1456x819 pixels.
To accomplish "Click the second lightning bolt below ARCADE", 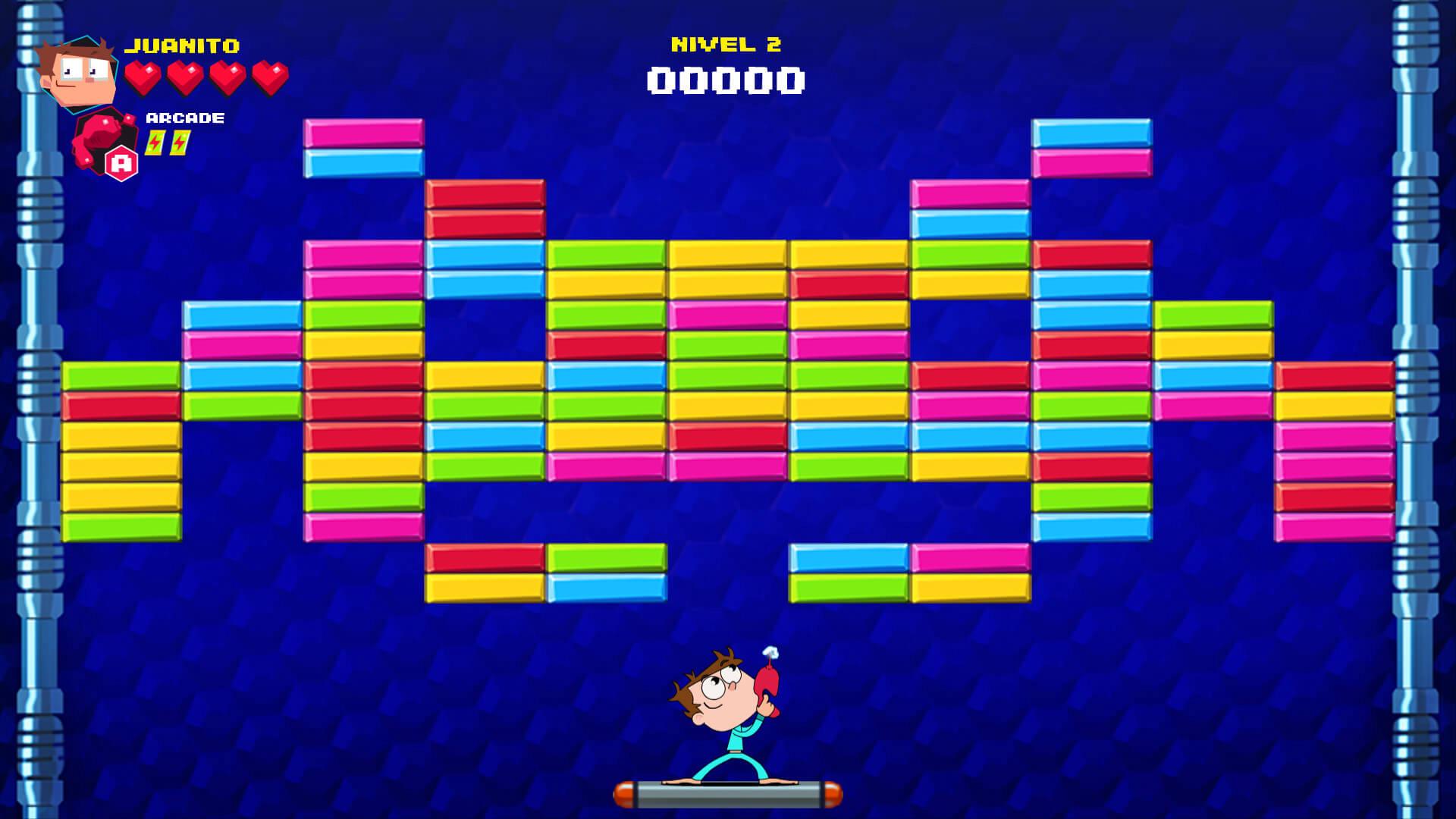I will pyautogui.click(x=177, y=140).
